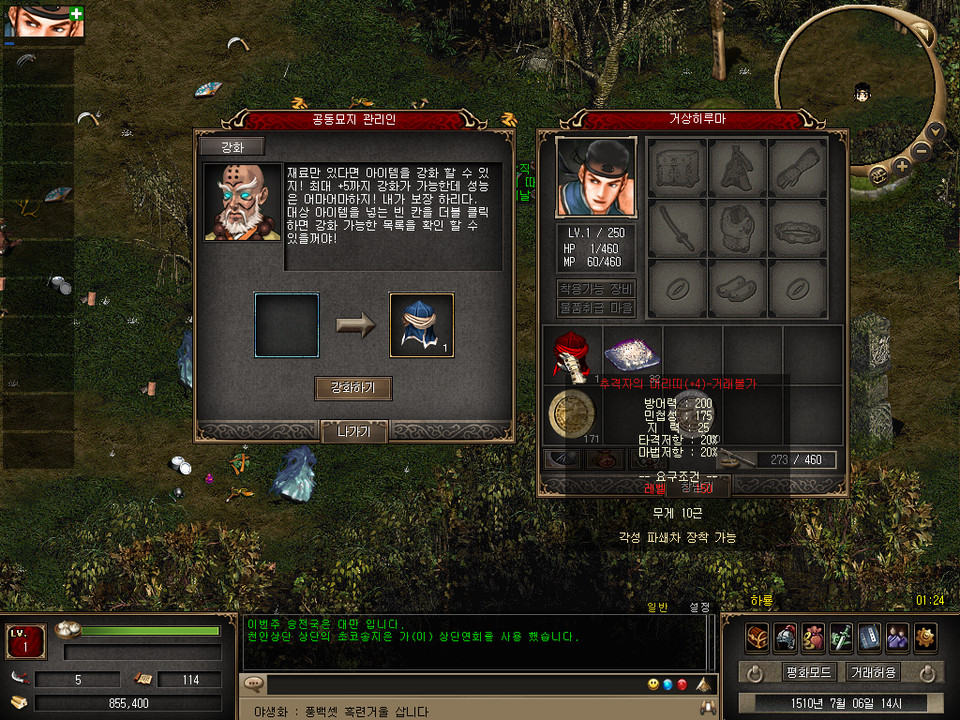Open the treasure chest icon in the bottom bar
This screenshot has height=720, width=960.
[x=757, y=636]
